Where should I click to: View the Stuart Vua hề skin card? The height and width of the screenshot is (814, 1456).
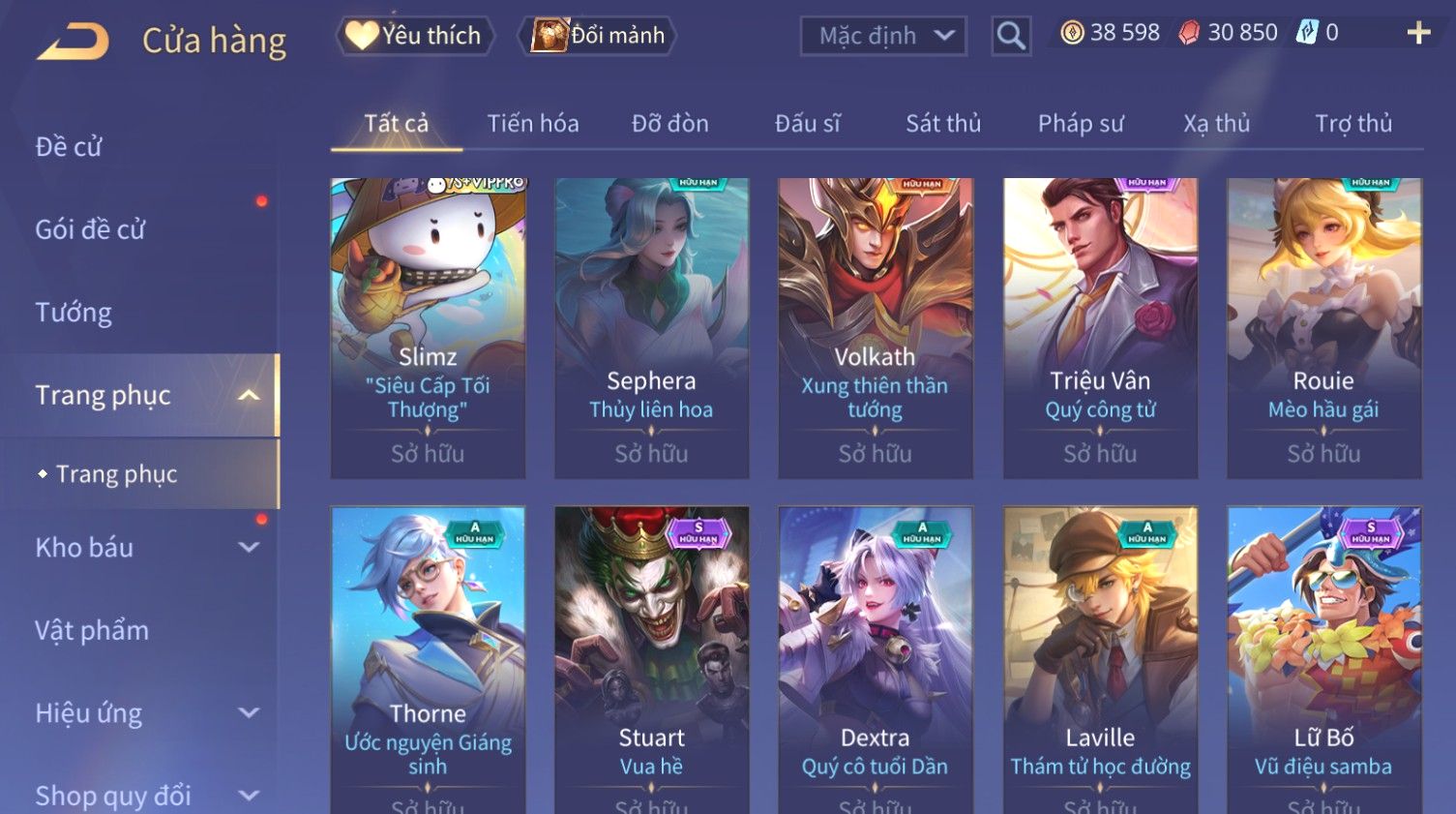(x=651, y=658)
